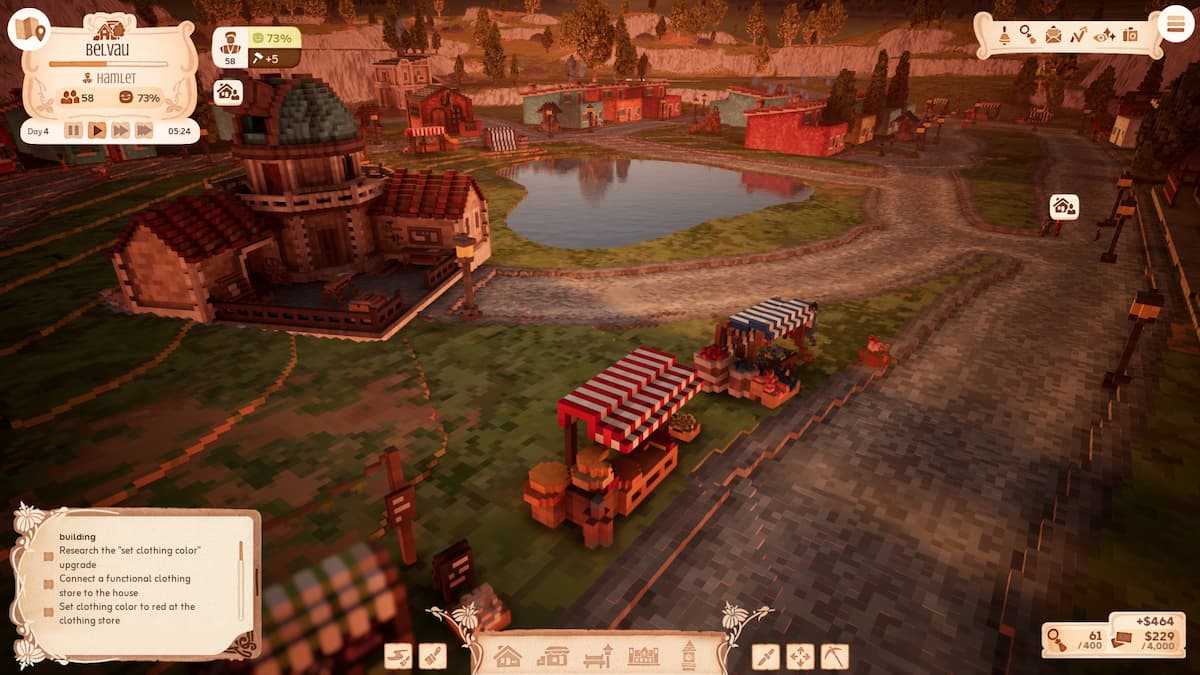Open the envelope mail icon
This screenshot has width=1200, height=675.
[x=1053, y=36]
